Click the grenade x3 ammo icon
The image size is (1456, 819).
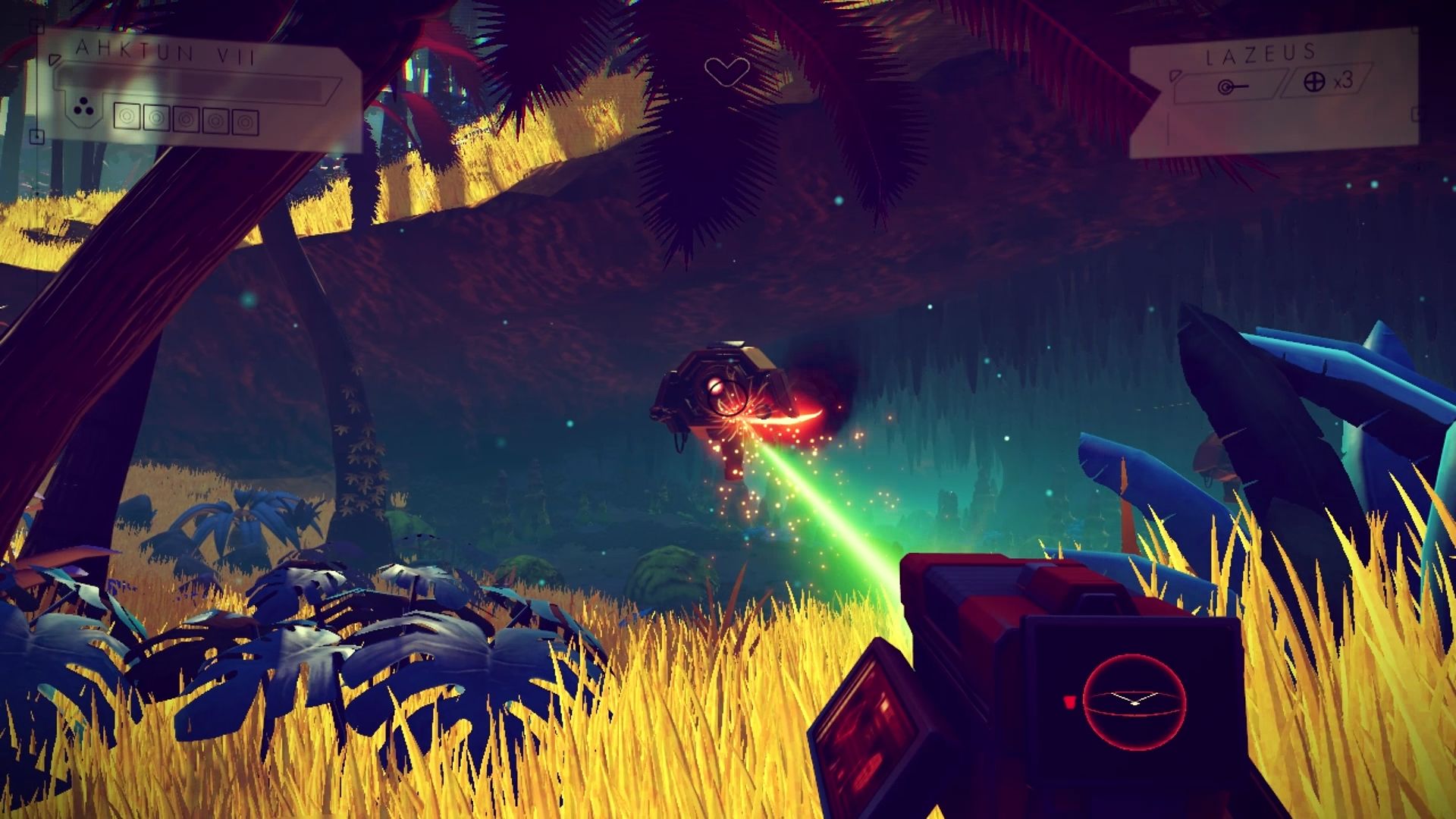tap(1316, 83)
